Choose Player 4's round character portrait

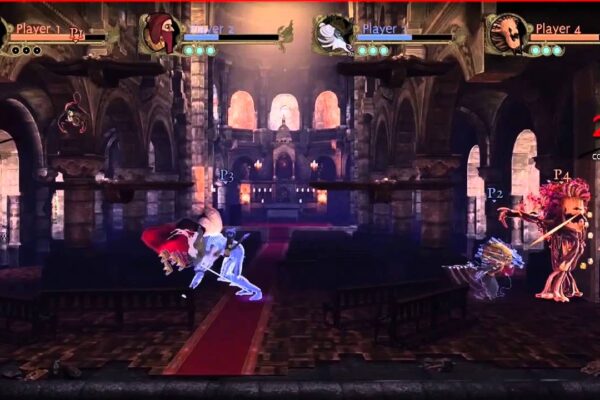(x=508, y=33)
